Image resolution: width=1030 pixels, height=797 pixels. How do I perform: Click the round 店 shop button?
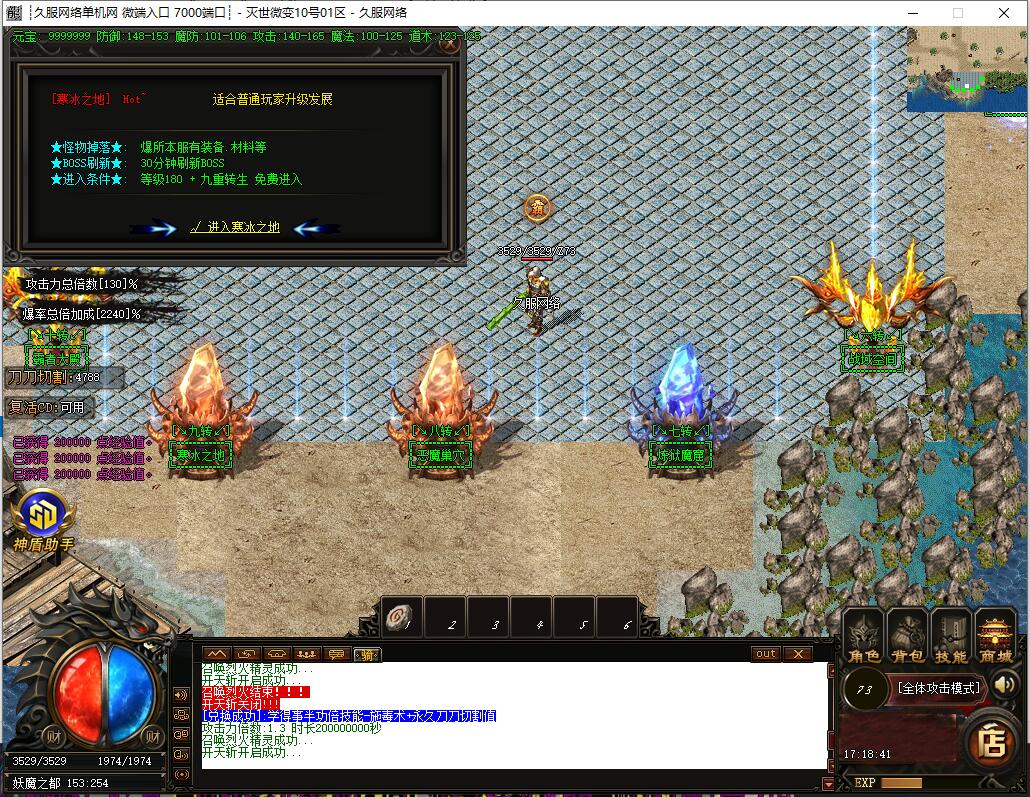pyautogui.click(x=992, y=742)
